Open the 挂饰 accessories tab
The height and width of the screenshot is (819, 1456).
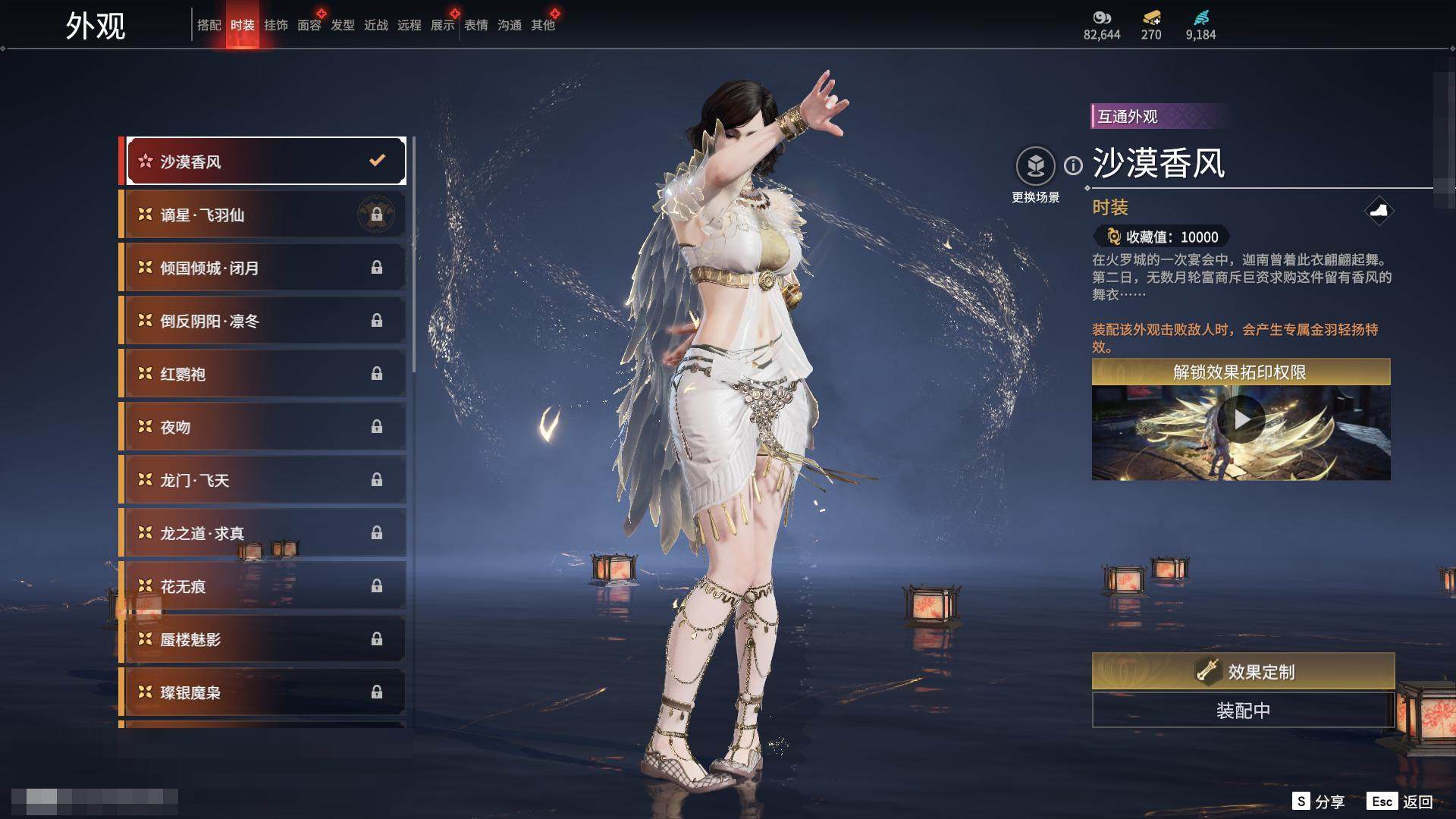(275, 25)
